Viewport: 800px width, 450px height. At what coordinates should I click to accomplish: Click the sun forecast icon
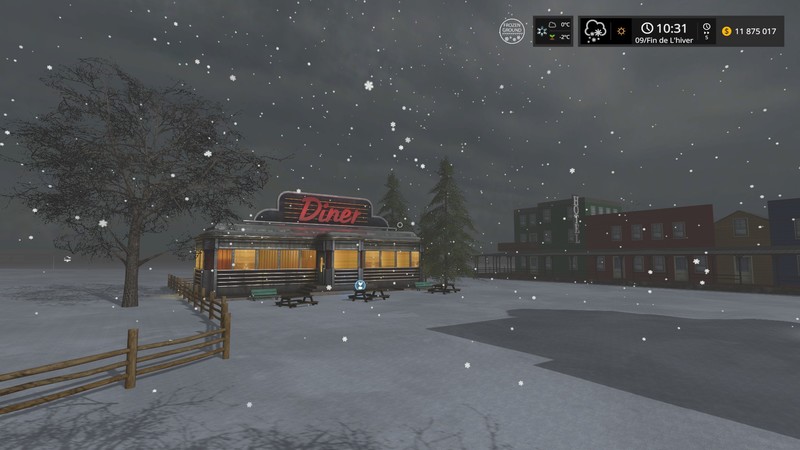pyautogui.click(x=621, y=32)
